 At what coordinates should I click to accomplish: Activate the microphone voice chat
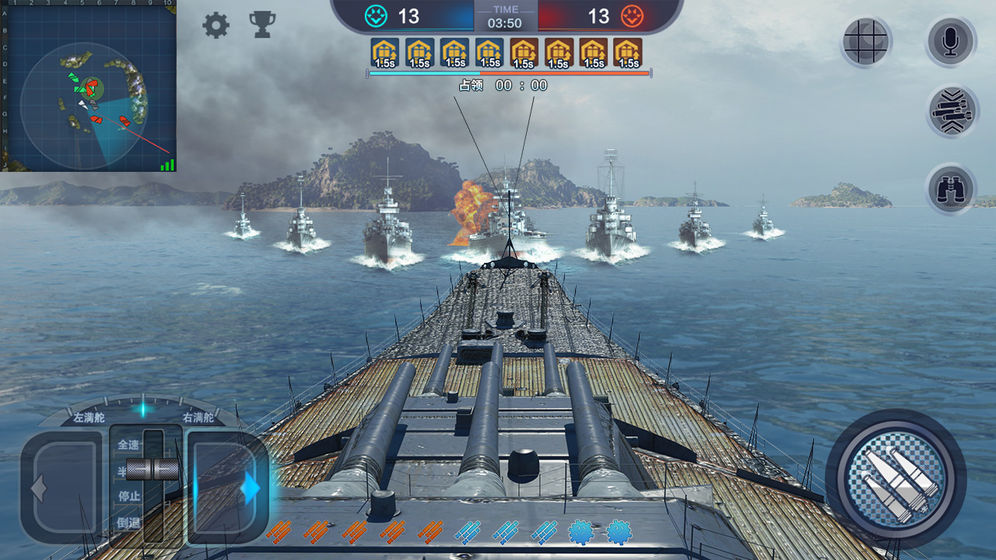[x=951, y=42]
